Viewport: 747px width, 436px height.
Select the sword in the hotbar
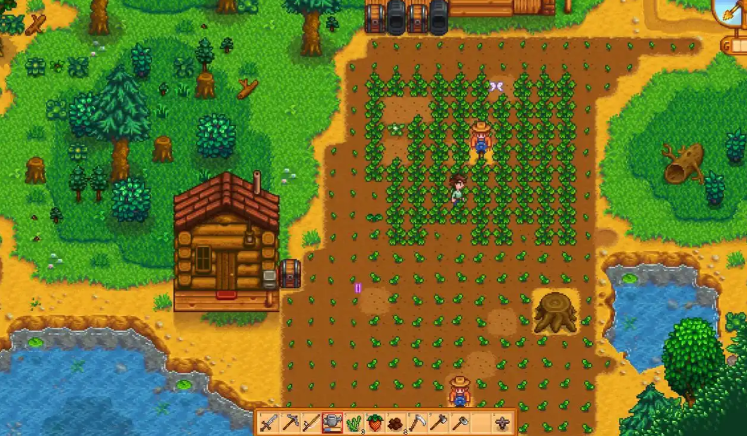269,423
